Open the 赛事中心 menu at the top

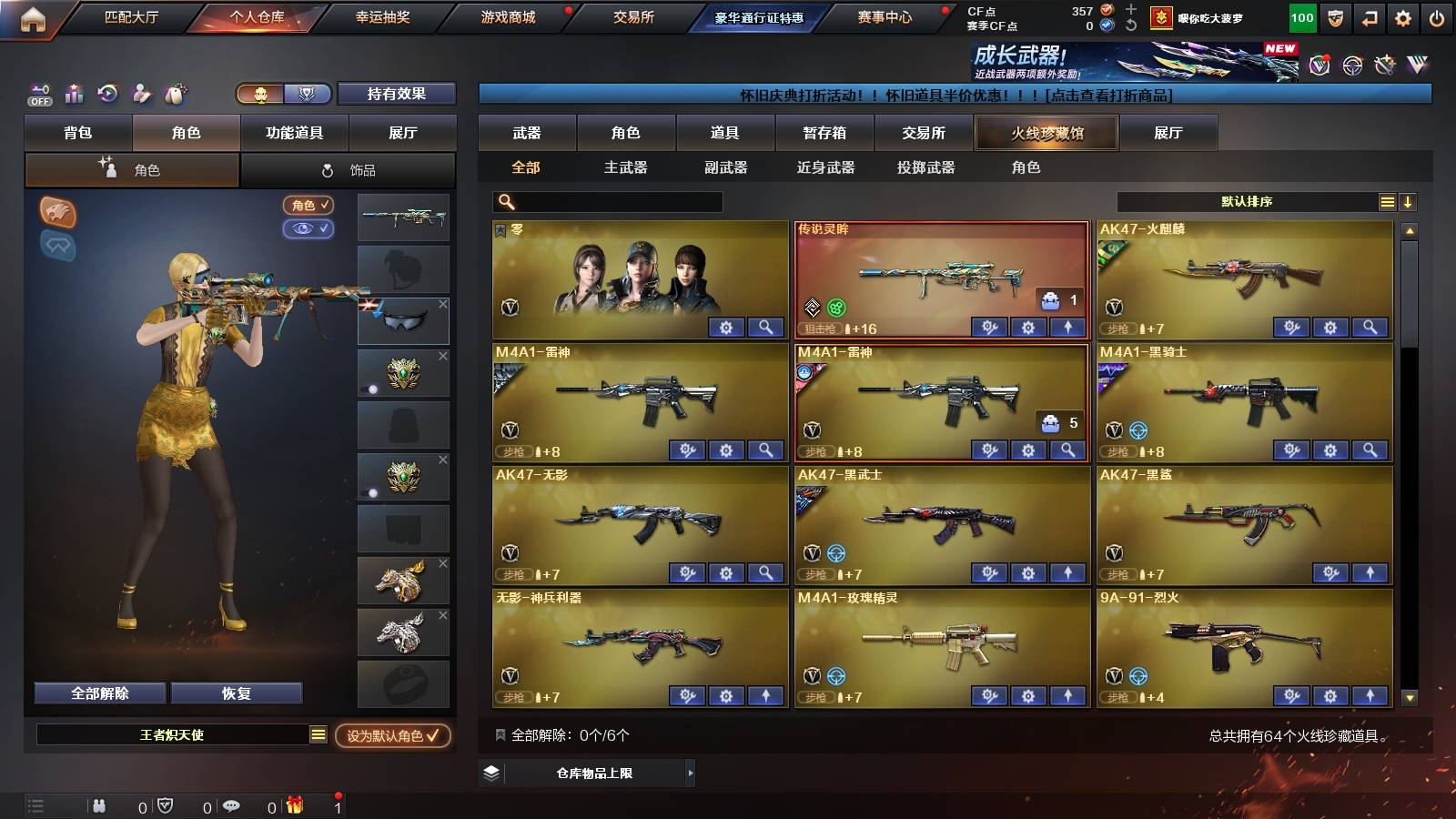(885, 16)
